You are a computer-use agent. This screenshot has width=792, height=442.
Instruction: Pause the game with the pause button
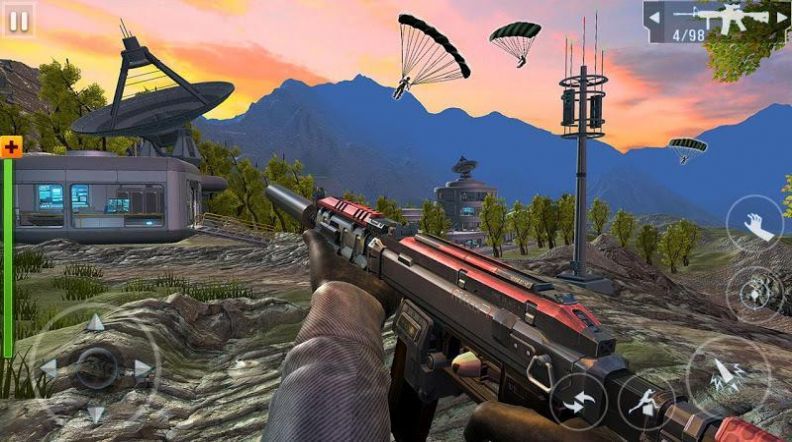tap(19, 17)
